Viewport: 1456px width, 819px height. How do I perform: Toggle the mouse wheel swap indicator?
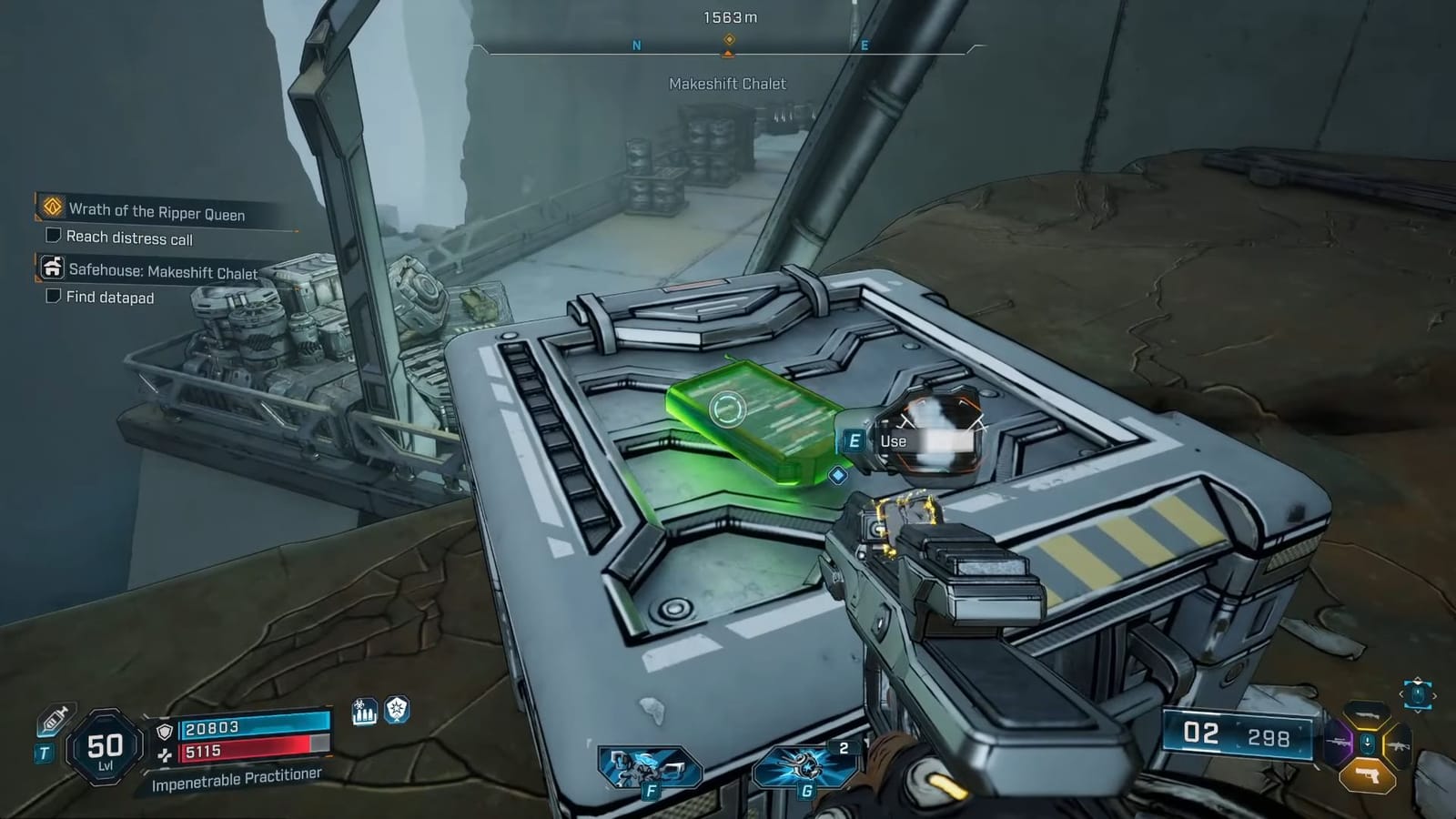pyautogui.click(x=1417, y=694)
